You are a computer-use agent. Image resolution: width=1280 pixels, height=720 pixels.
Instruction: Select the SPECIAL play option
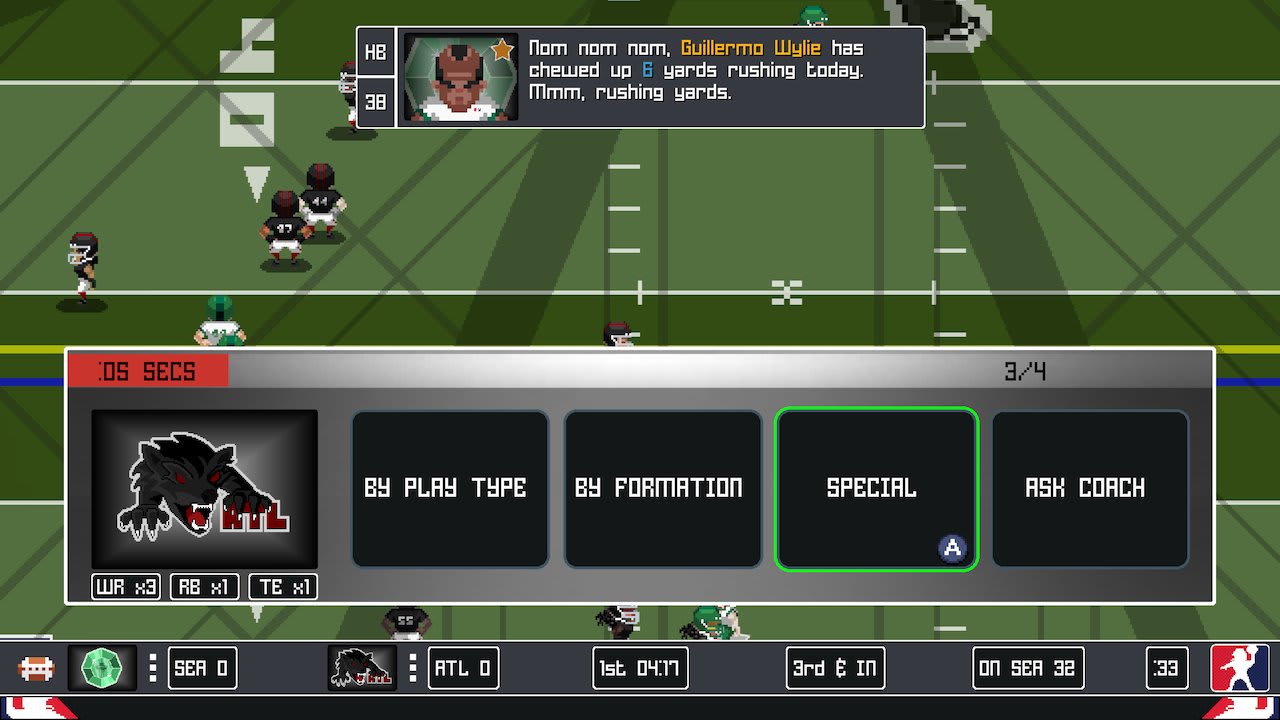pyautogui.click(x=876, y=488)
